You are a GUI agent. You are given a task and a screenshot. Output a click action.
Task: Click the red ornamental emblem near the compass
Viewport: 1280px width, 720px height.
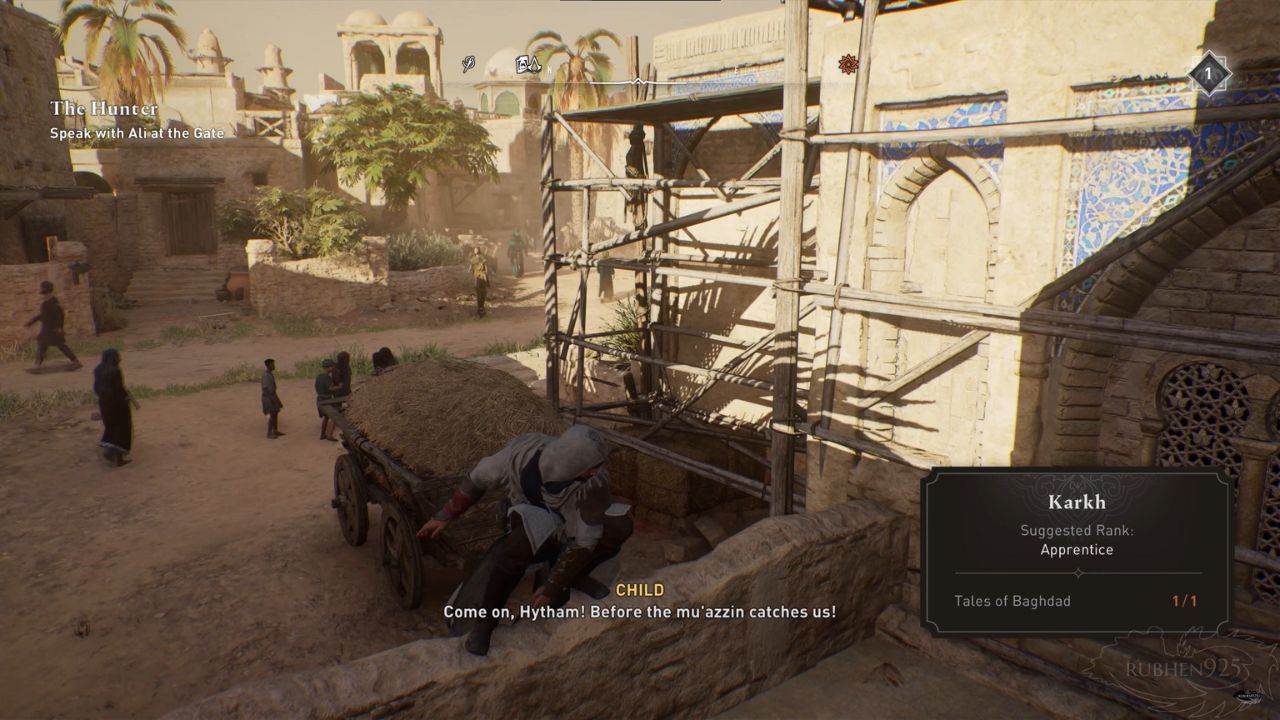848,64
